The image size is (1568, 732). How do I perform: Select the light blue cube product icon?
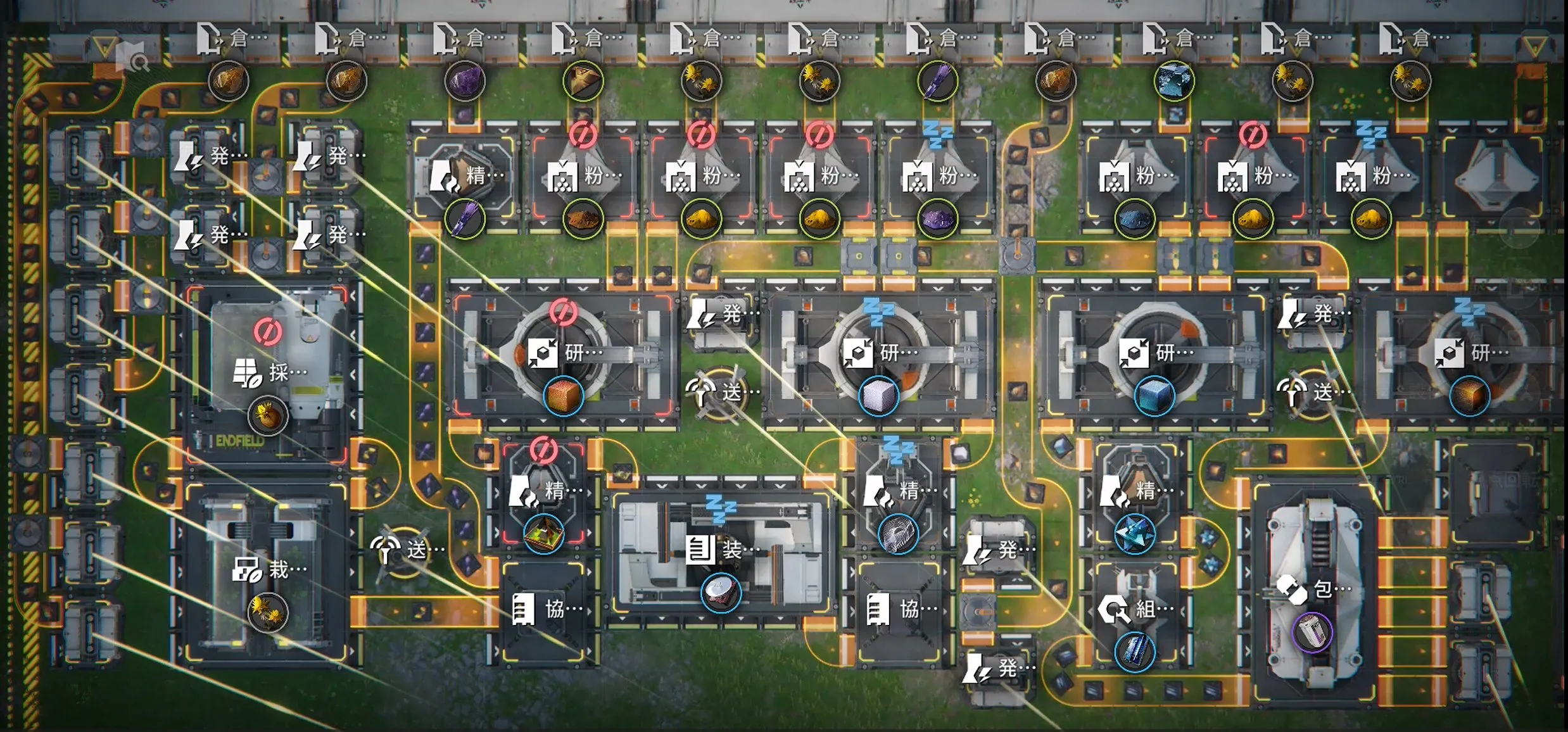[1154, 396]
